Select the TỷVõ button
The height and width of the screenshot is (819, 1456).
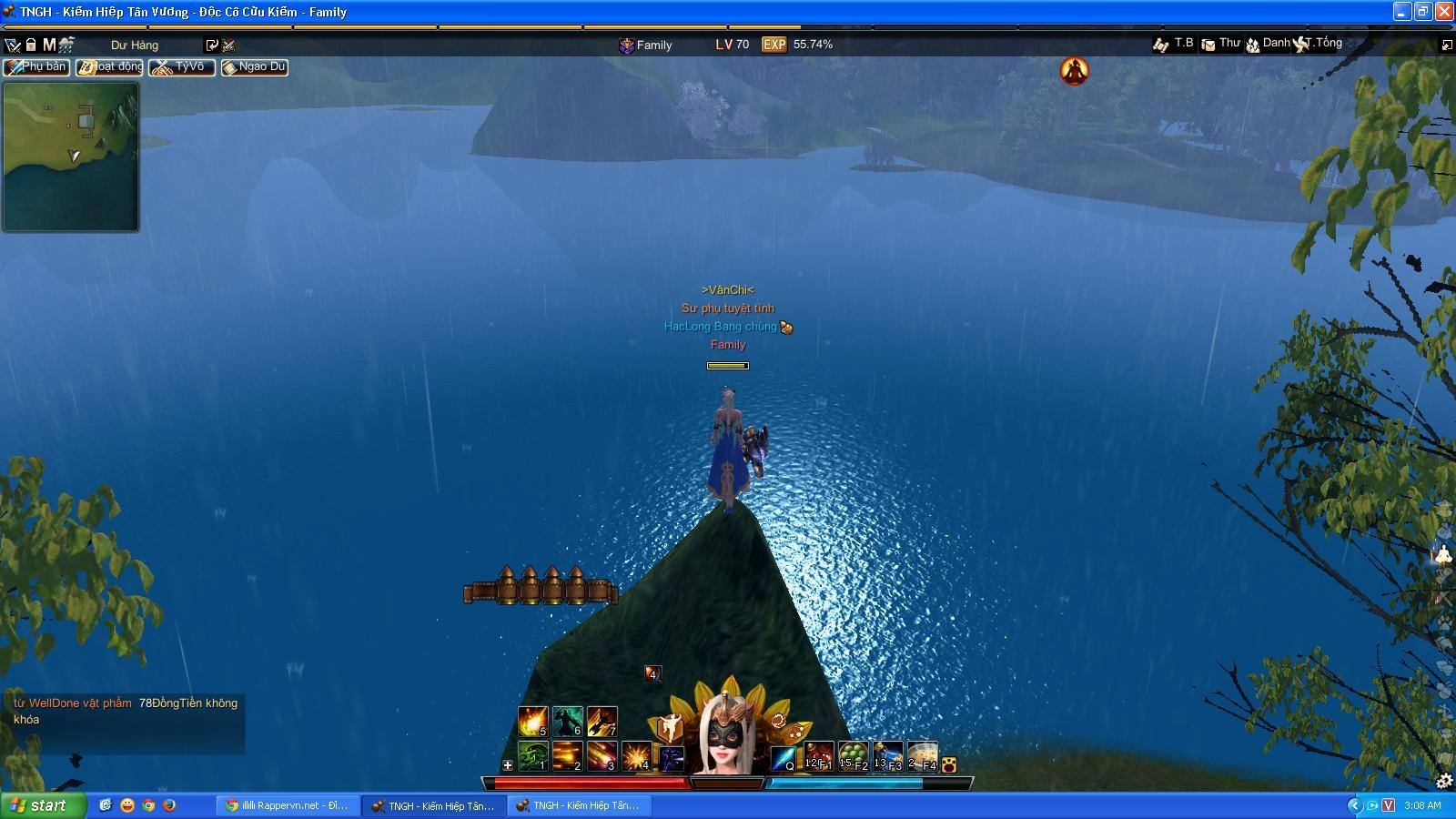182,67
